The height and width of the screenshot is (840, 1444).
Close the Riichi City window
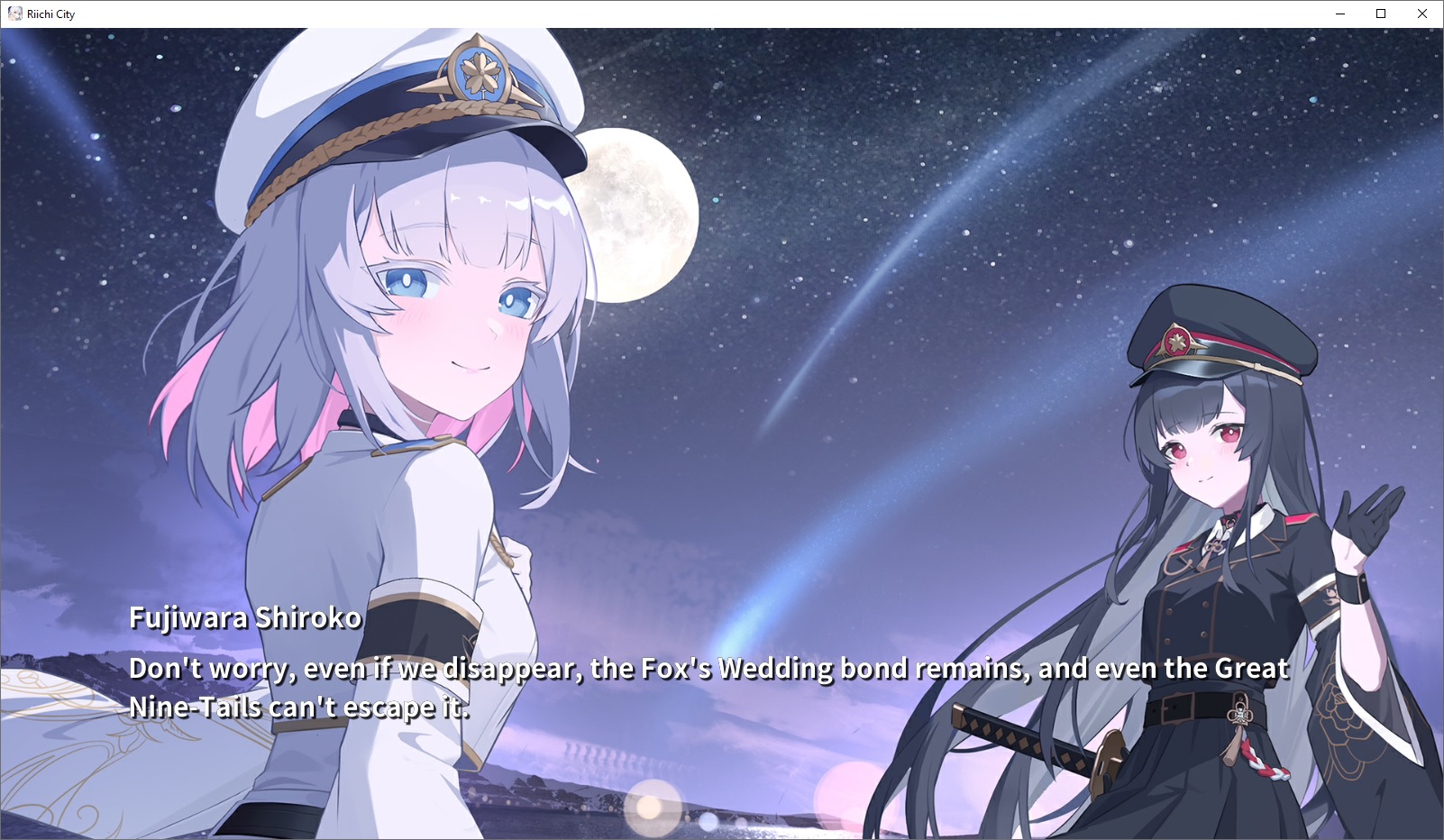coord(1421,14)
